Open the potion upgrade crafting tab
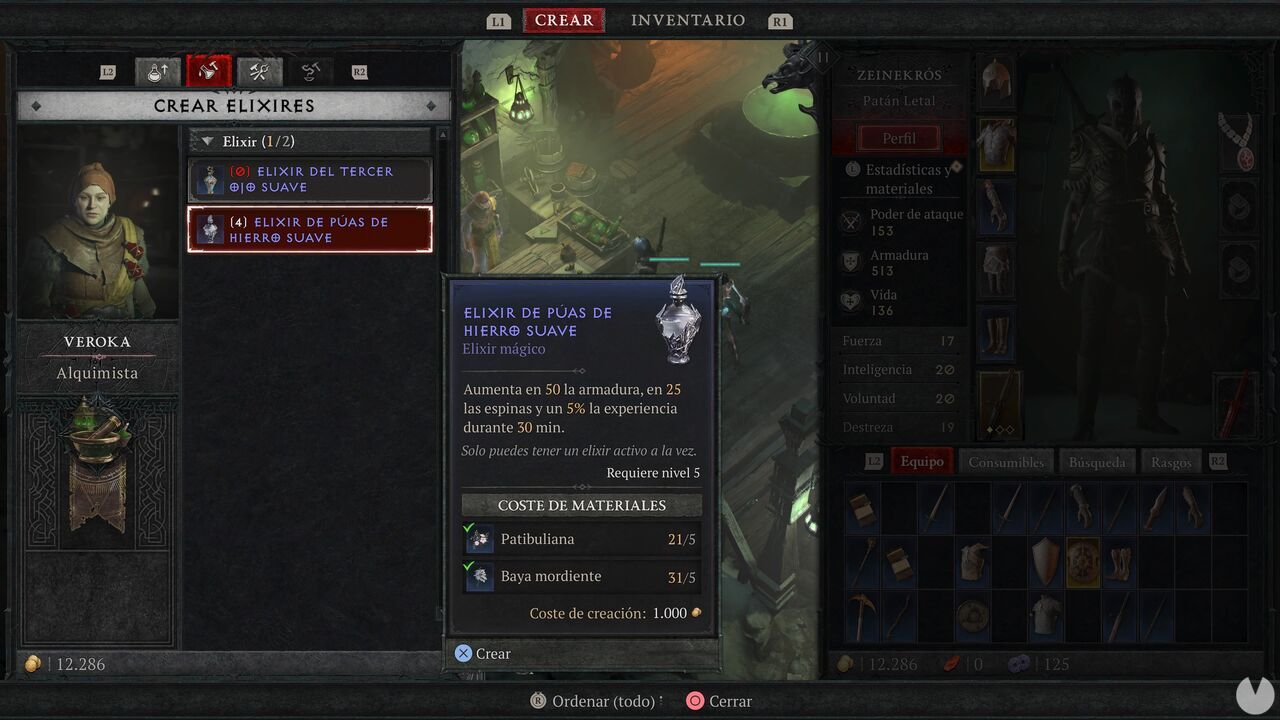Image resolution: width=1280 pixels, height=720 pixels. point(158,72)
